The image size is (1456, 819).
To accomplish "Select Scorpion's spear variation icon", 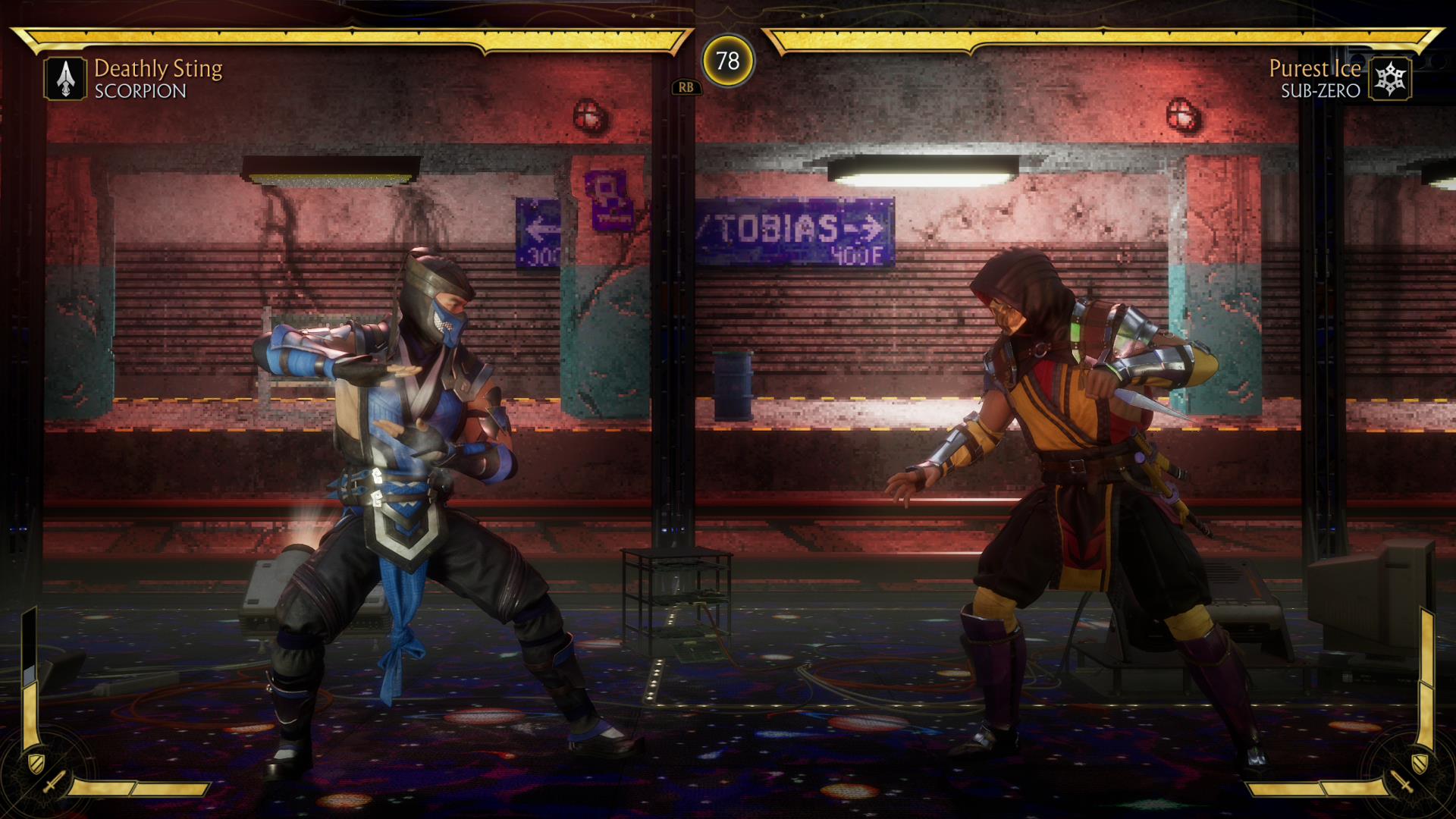I will (67, 78).
